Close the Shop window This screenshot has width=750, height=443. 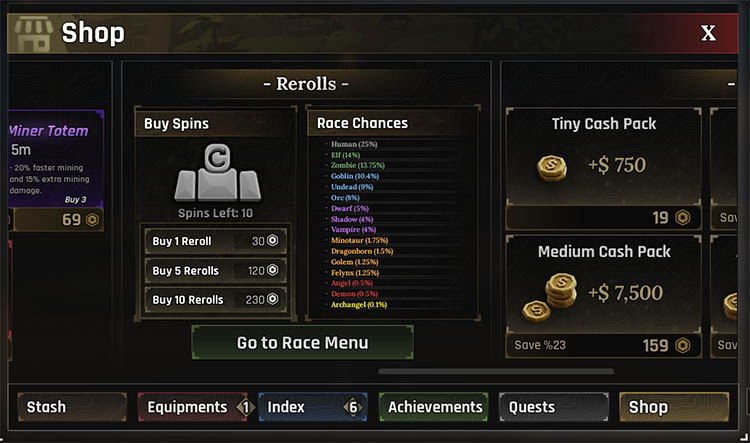[708, 33]
